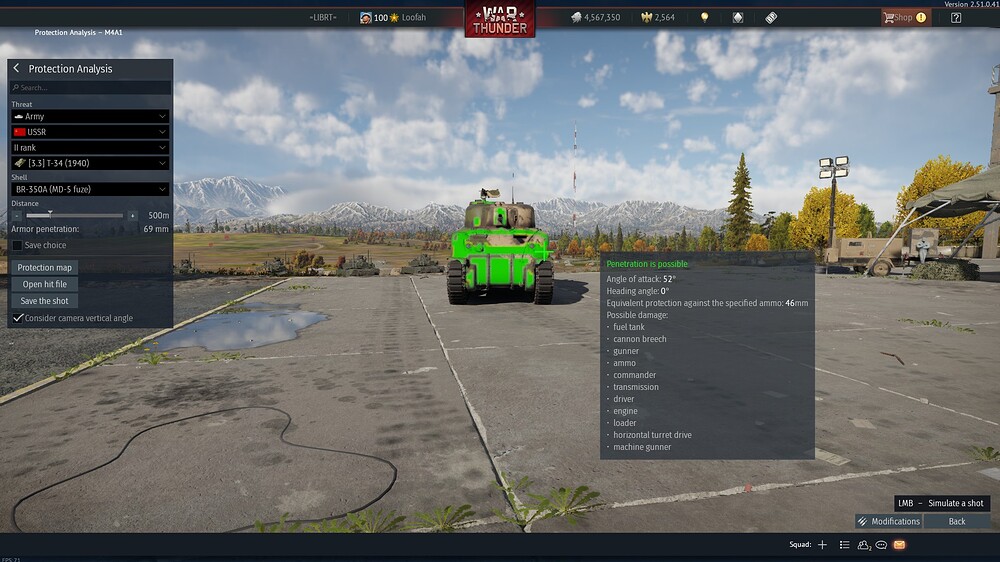Tick the Save choice checkbox

tap(17, 245)
